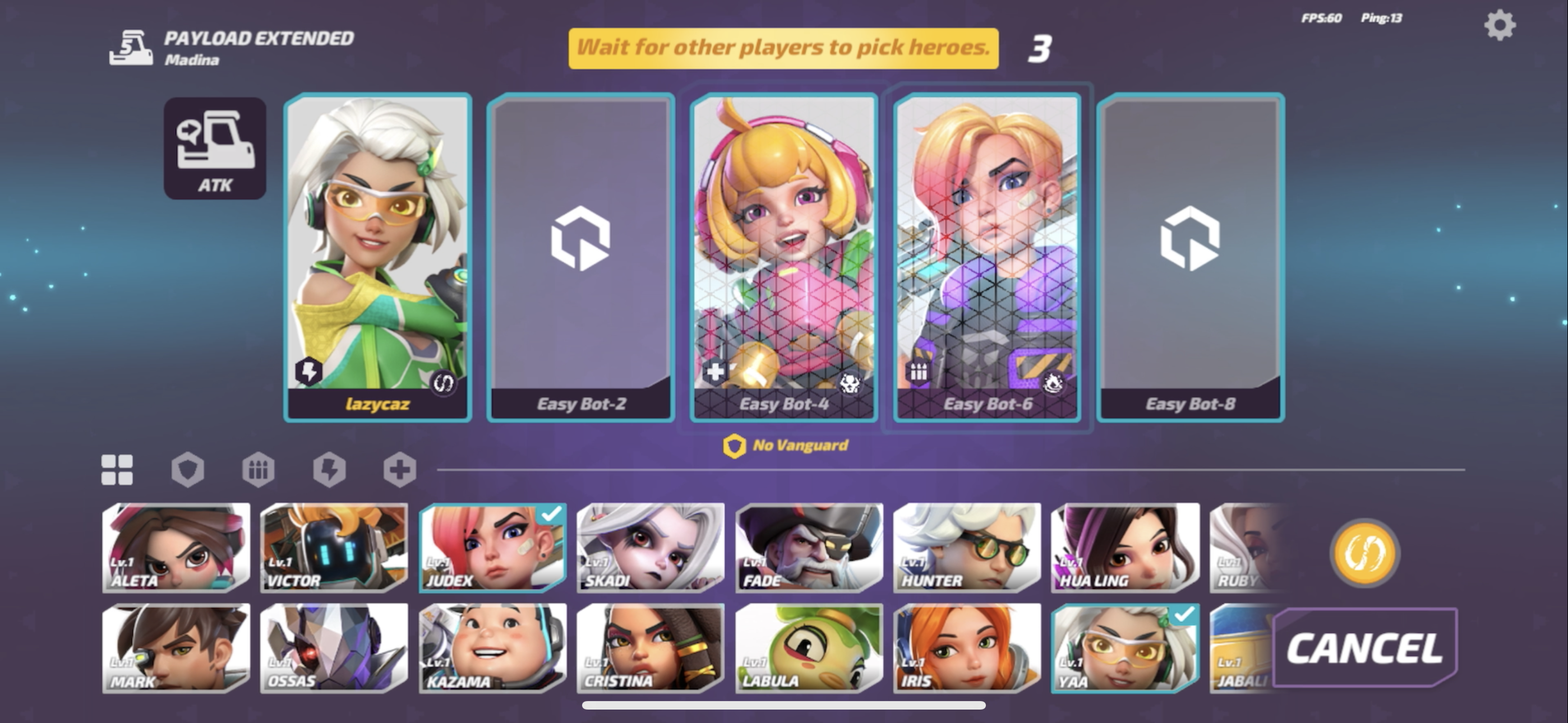The width and height of the screenshot is (1568, 723).
Task: Open the settings gear in the corner
Action: pos(1500,26)
